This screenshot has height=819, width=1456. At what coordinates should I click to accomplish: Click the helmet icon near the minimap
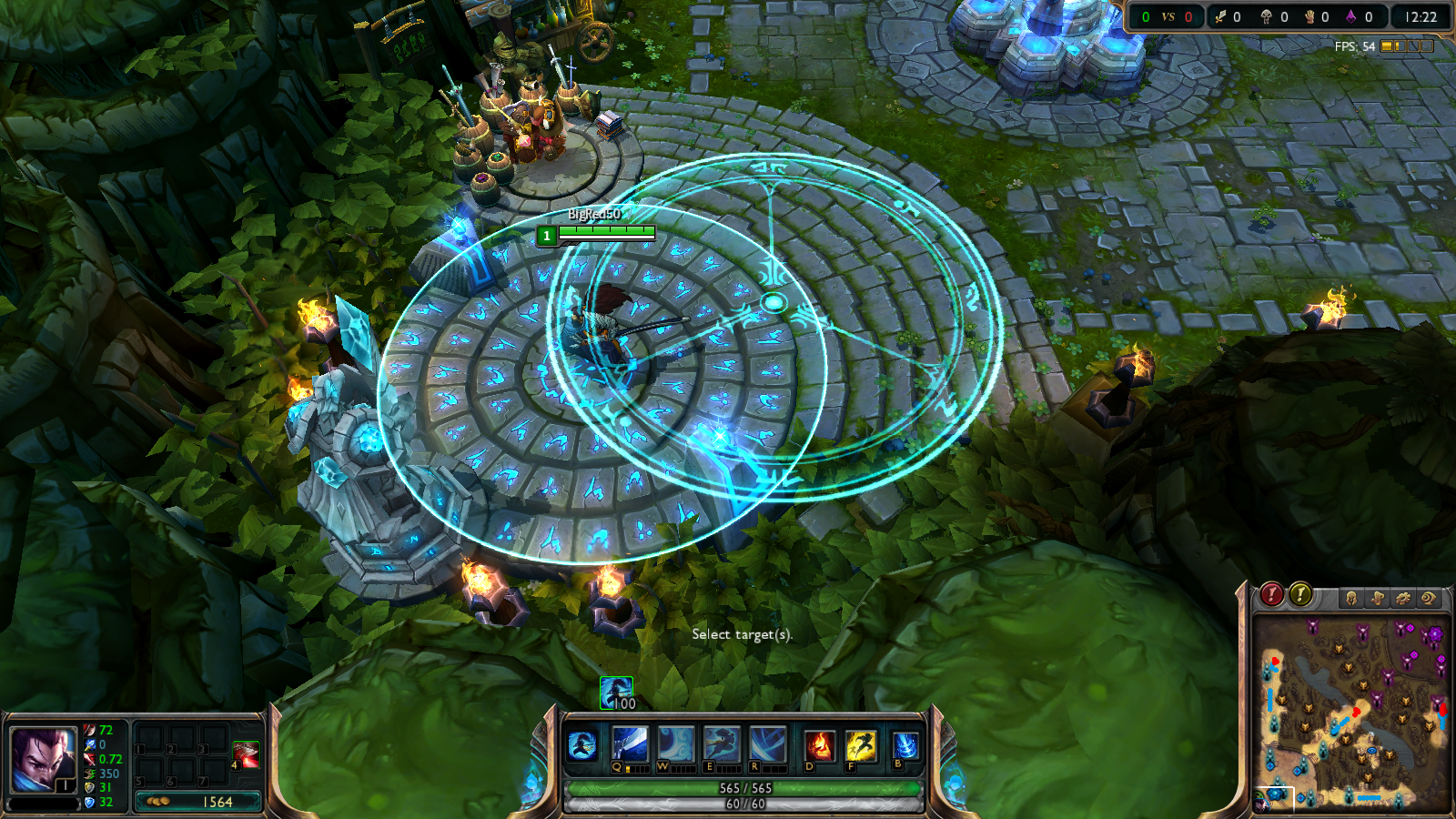(1351, 598)
